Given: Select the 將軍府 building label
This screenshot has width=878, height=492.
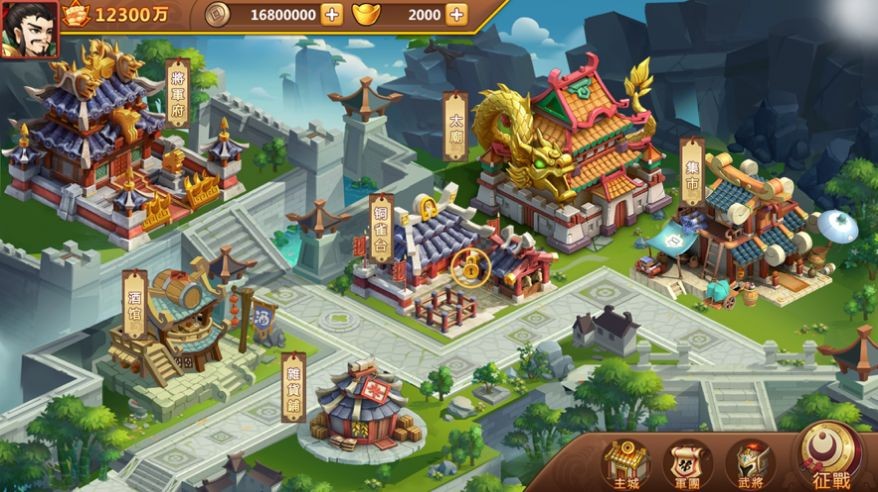Looking at the screenshot, I should pos(177,92).
